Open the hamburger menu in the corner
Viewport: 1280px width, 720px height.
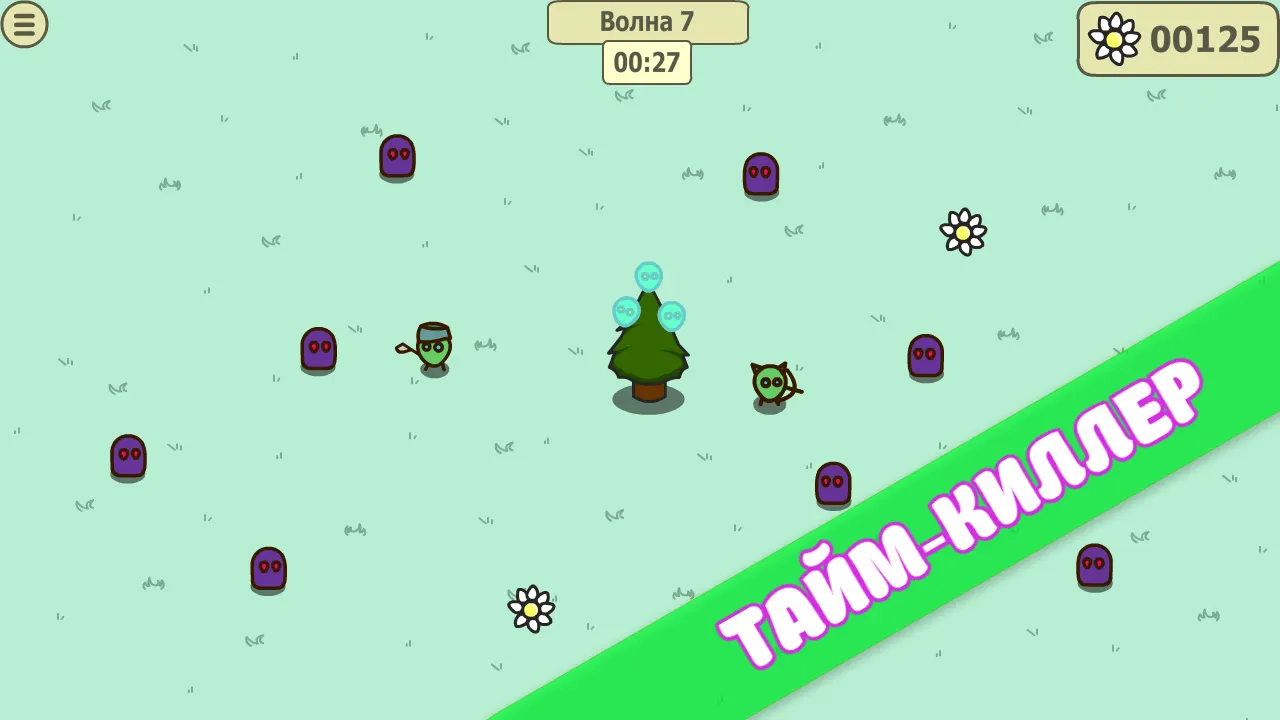pyautogui.click(x=25, y=25)
